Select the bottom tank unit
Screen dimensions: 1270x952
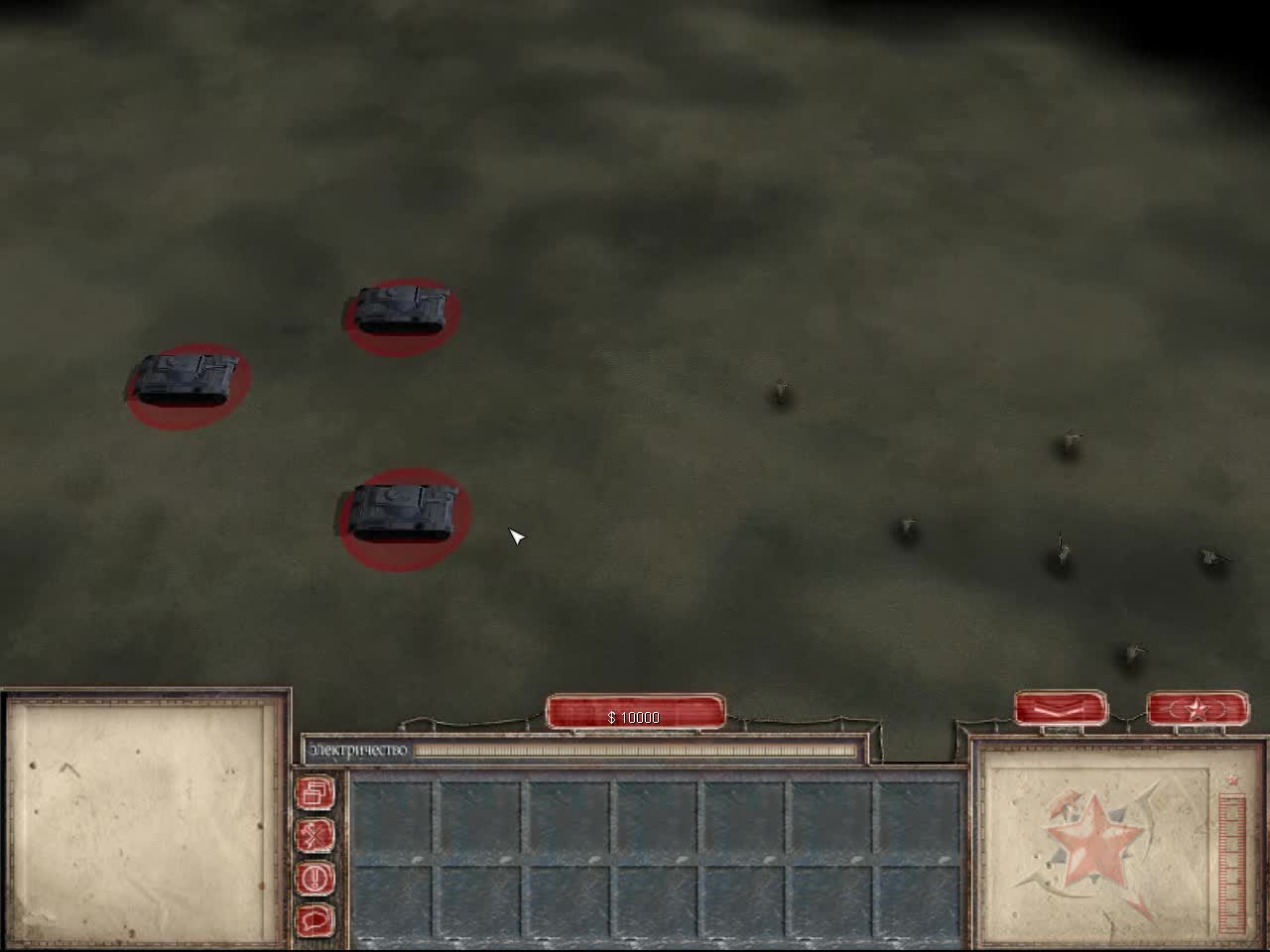(401, 511)
